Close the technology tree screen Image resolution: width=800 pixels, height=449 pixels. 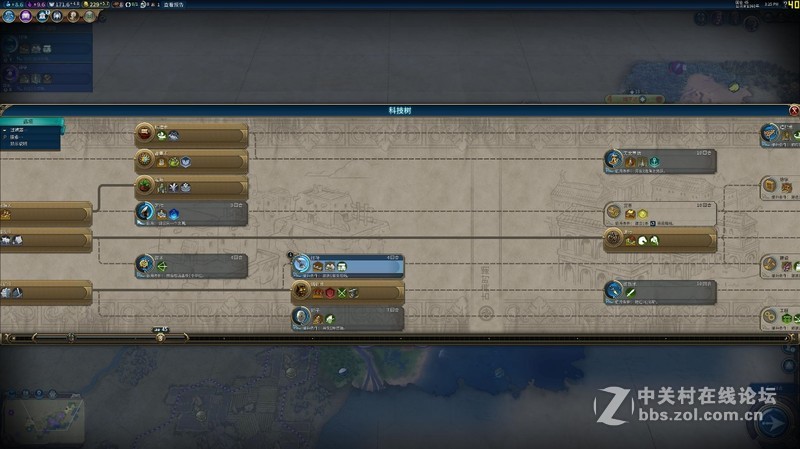[793, 111]
